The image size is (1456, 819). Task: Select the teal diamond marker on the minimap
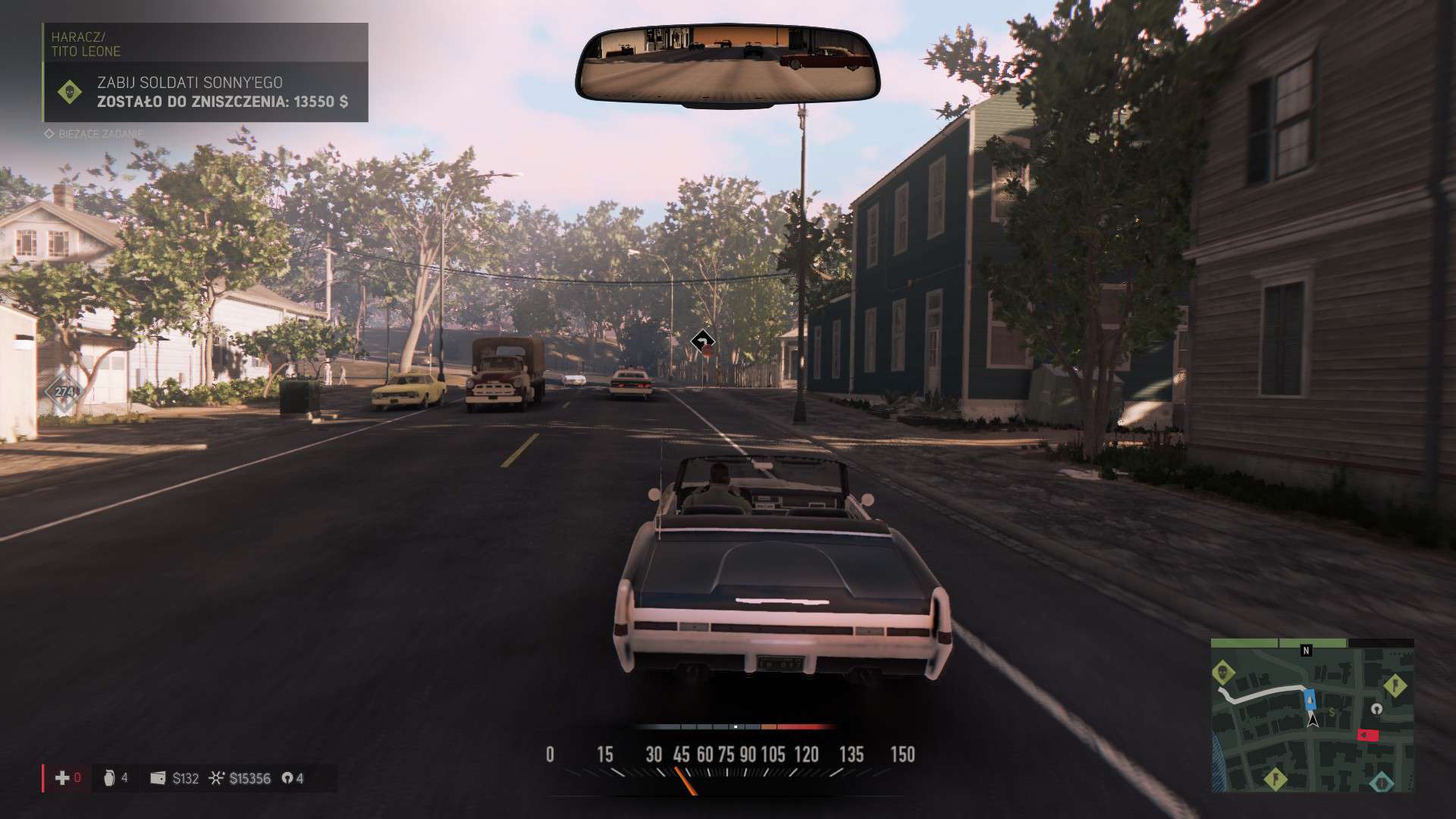click(x=1381, y=782)
